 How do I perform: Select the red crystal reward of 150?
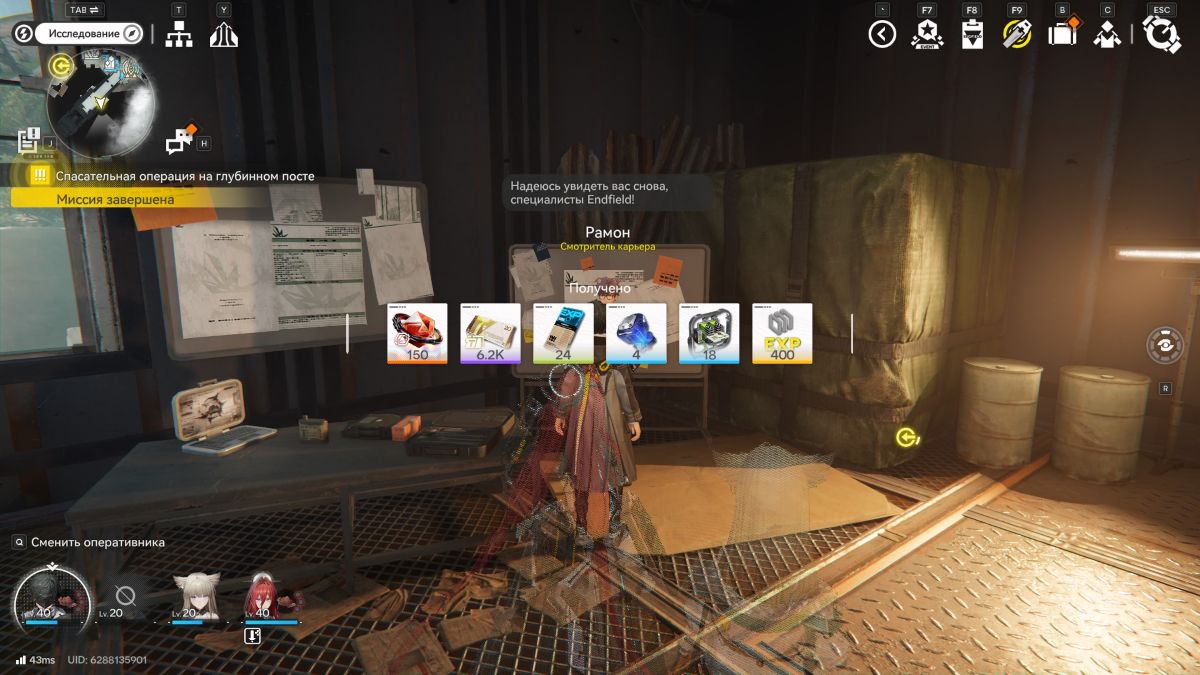click(x=417, y=333)
